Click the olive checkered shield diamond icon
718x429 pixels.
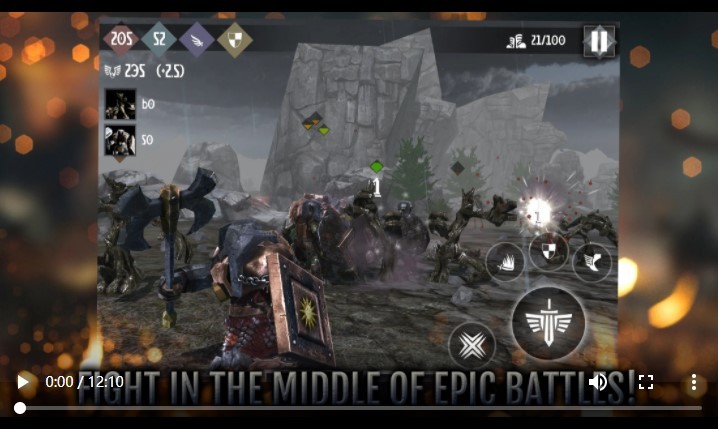click(x=235, y=40)
